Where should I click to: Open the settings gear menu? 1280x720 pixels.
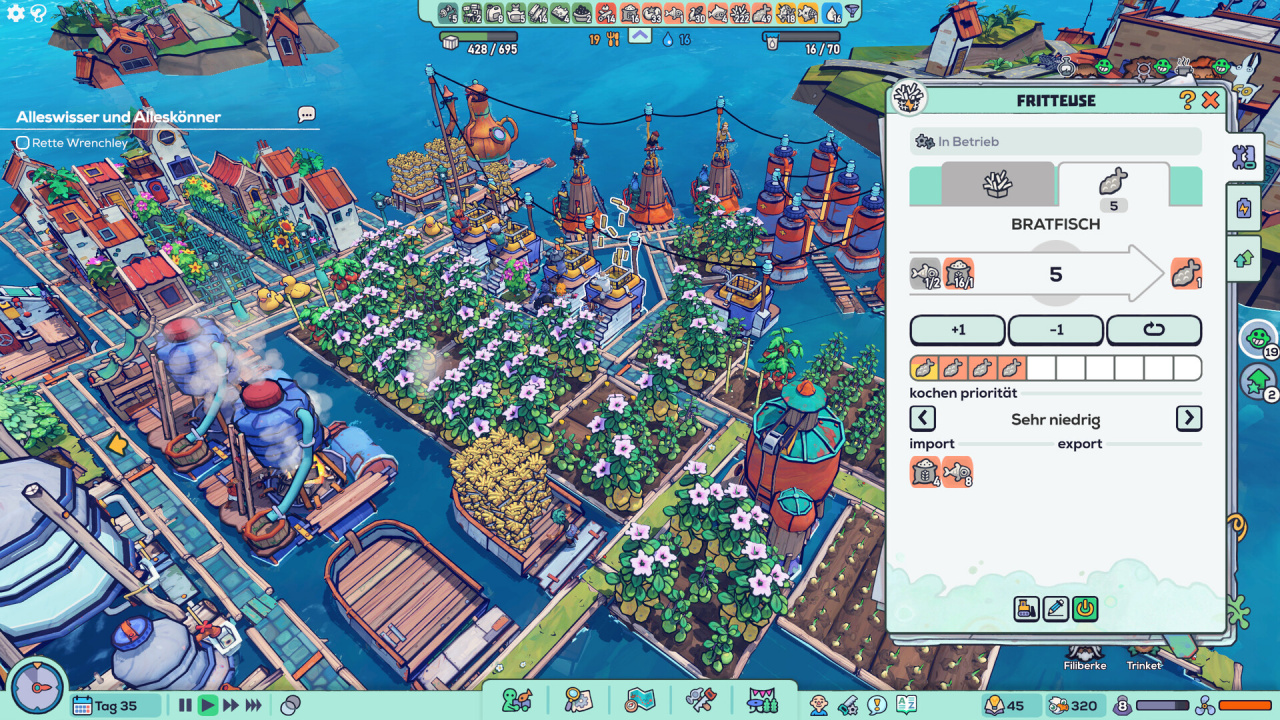tap(15, 14)
